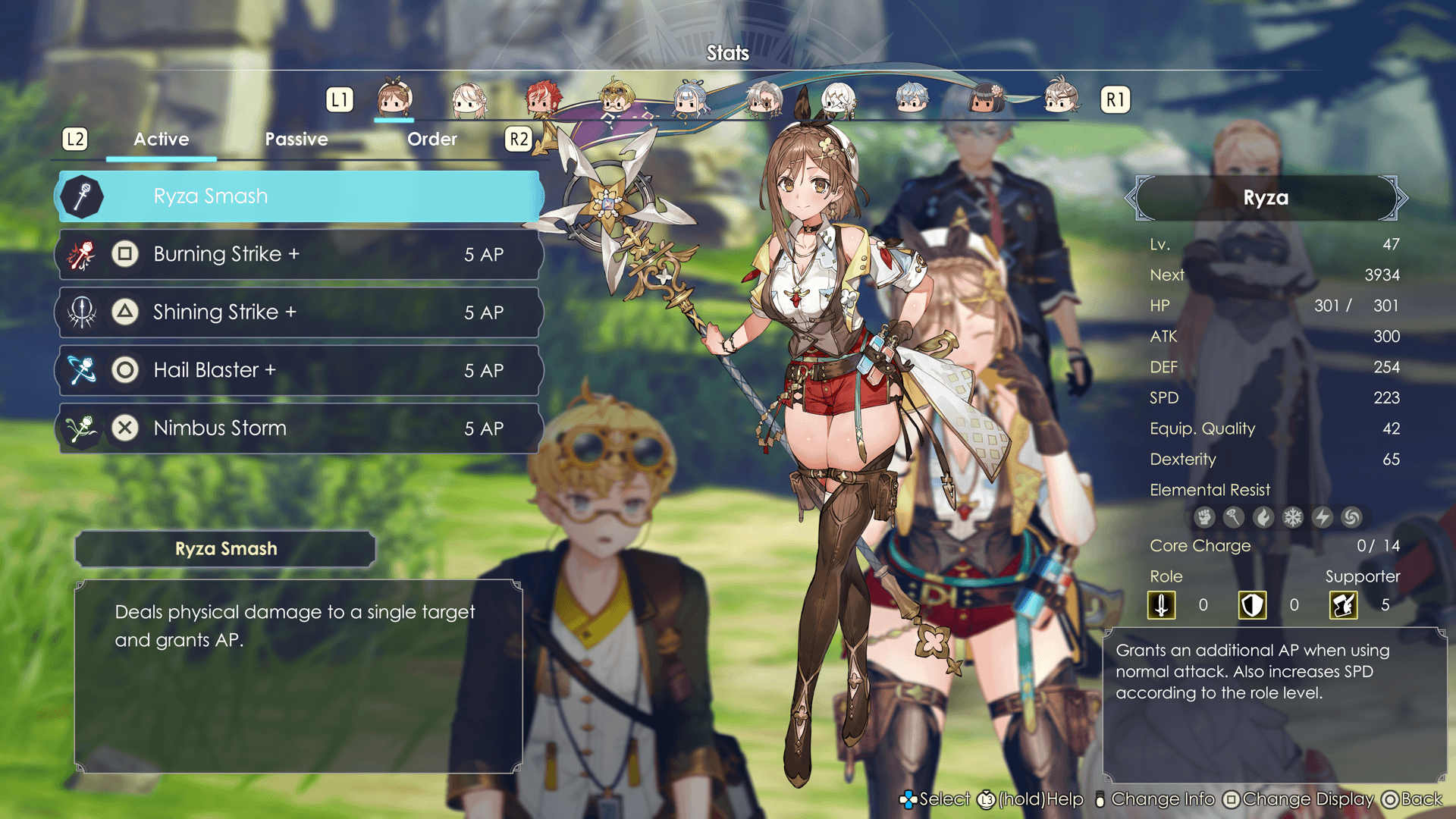Click the right arrow beside Ryza's name
The image size is (1456, 819).
click(1401, 198)
